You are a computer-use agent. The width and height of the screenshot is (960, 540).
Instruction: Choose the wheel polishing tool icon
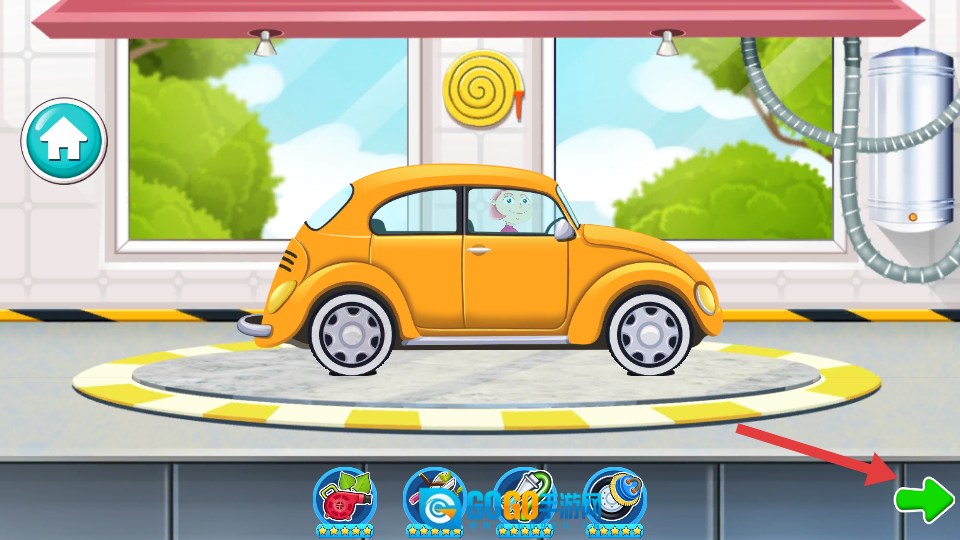(614, 496)
